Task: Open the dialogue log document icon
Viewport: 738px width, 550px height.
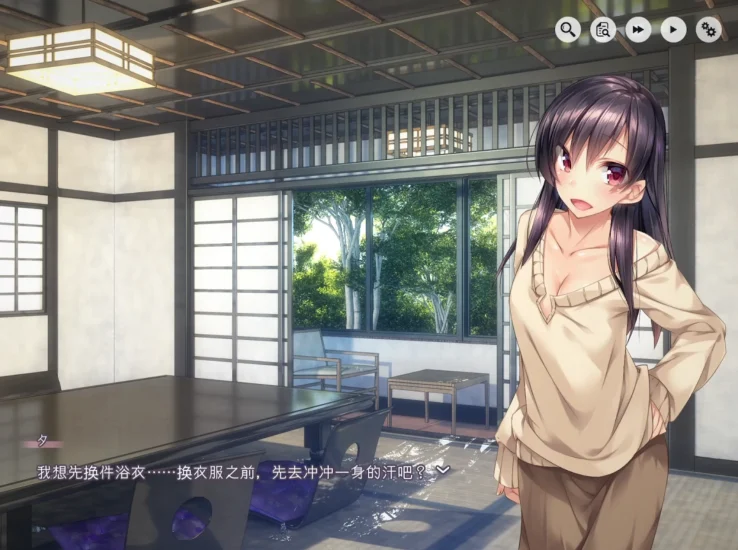Action: pyautogui.click(x=603, y=30)
